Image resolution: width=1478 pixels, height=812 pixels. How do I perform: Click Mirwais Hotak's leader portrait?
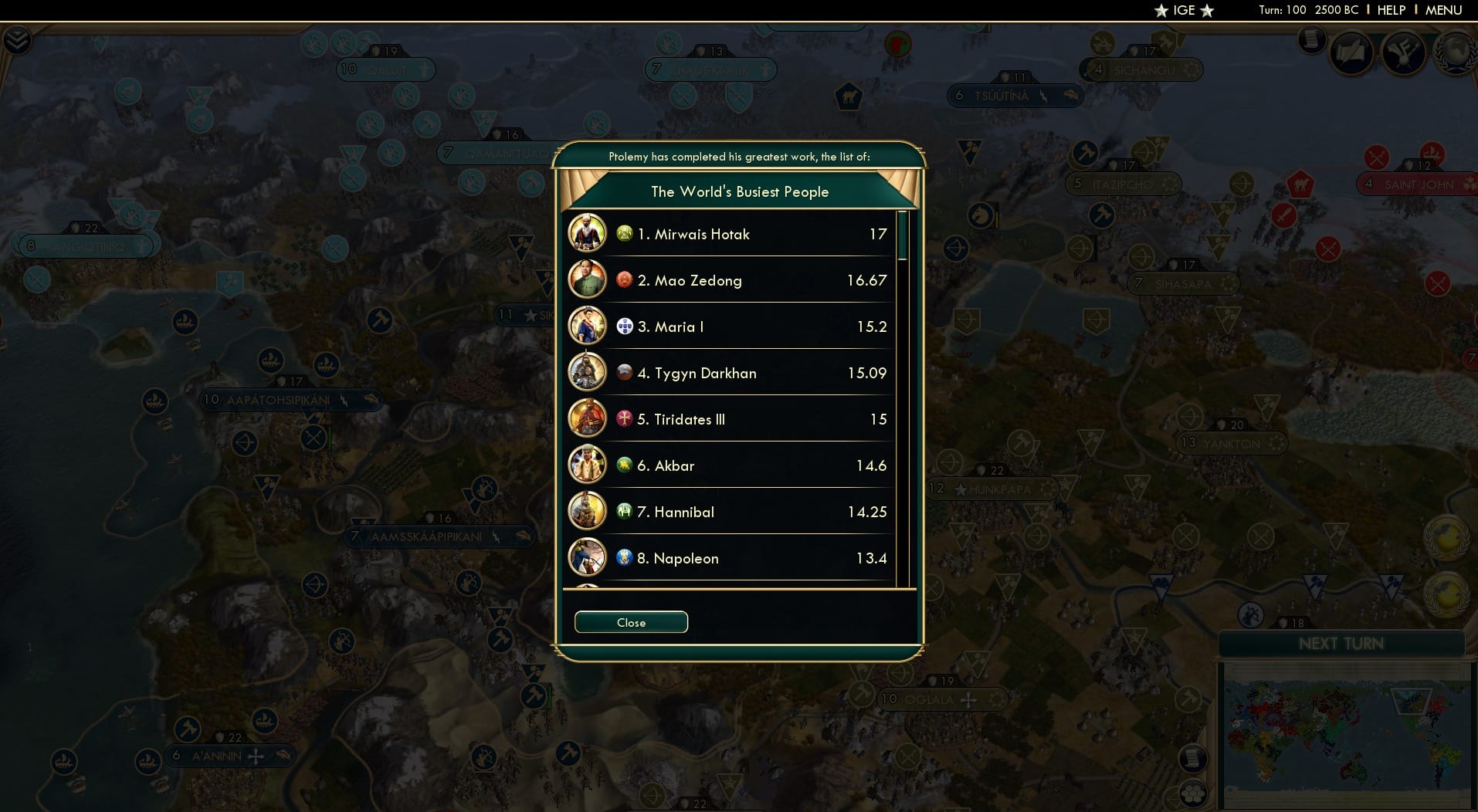588,233
